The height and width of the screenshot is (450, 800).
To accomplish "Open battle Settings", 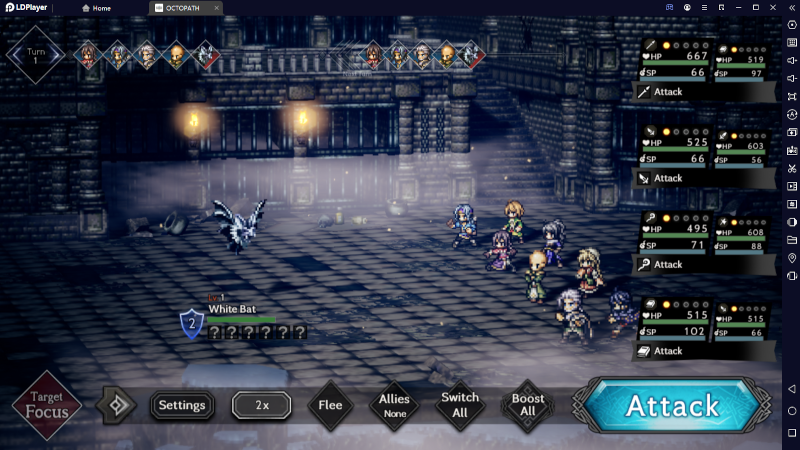I will [182, 405].
